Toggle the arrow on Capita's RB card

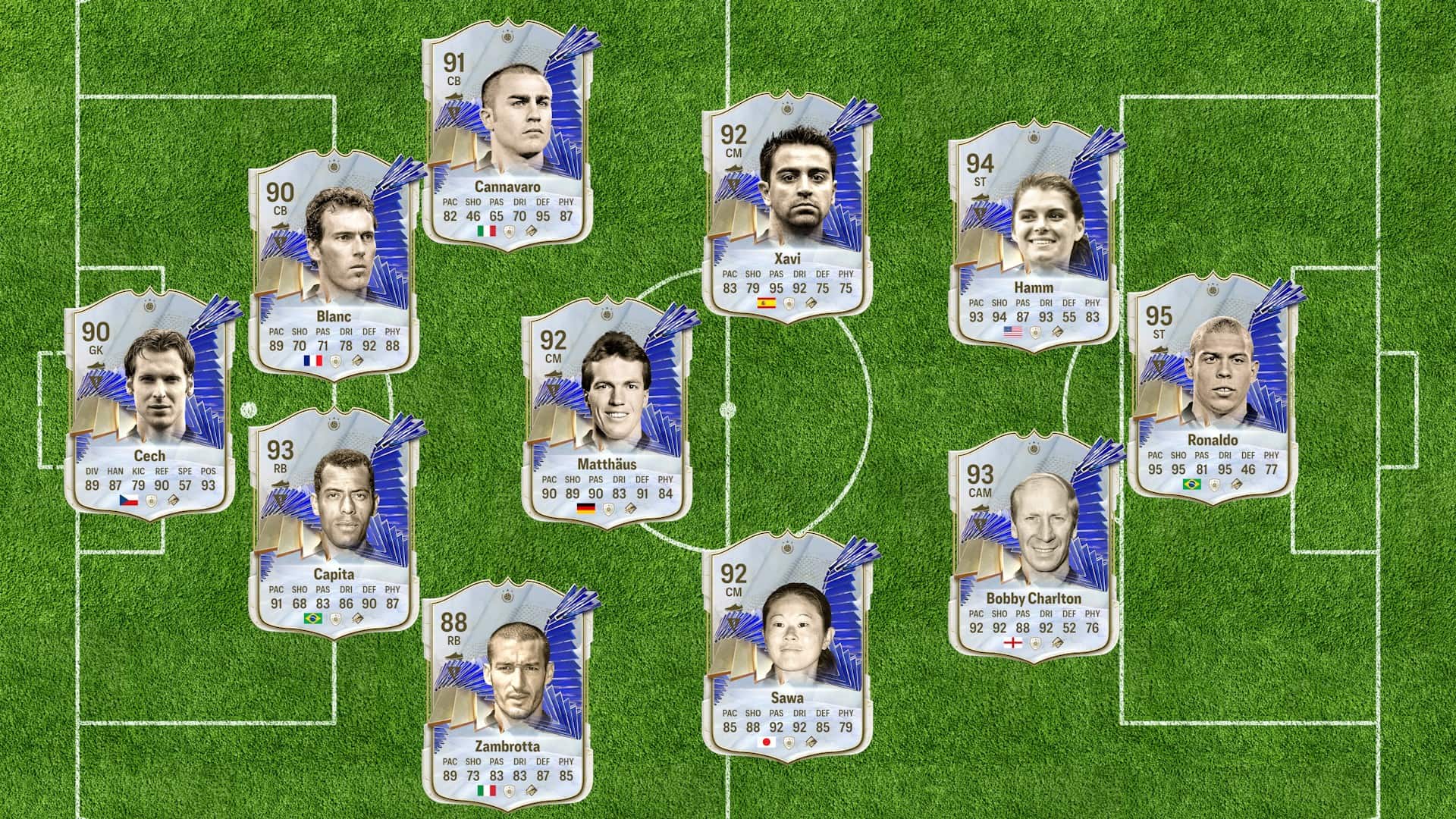pyautogui.click(x=279, y=484)
